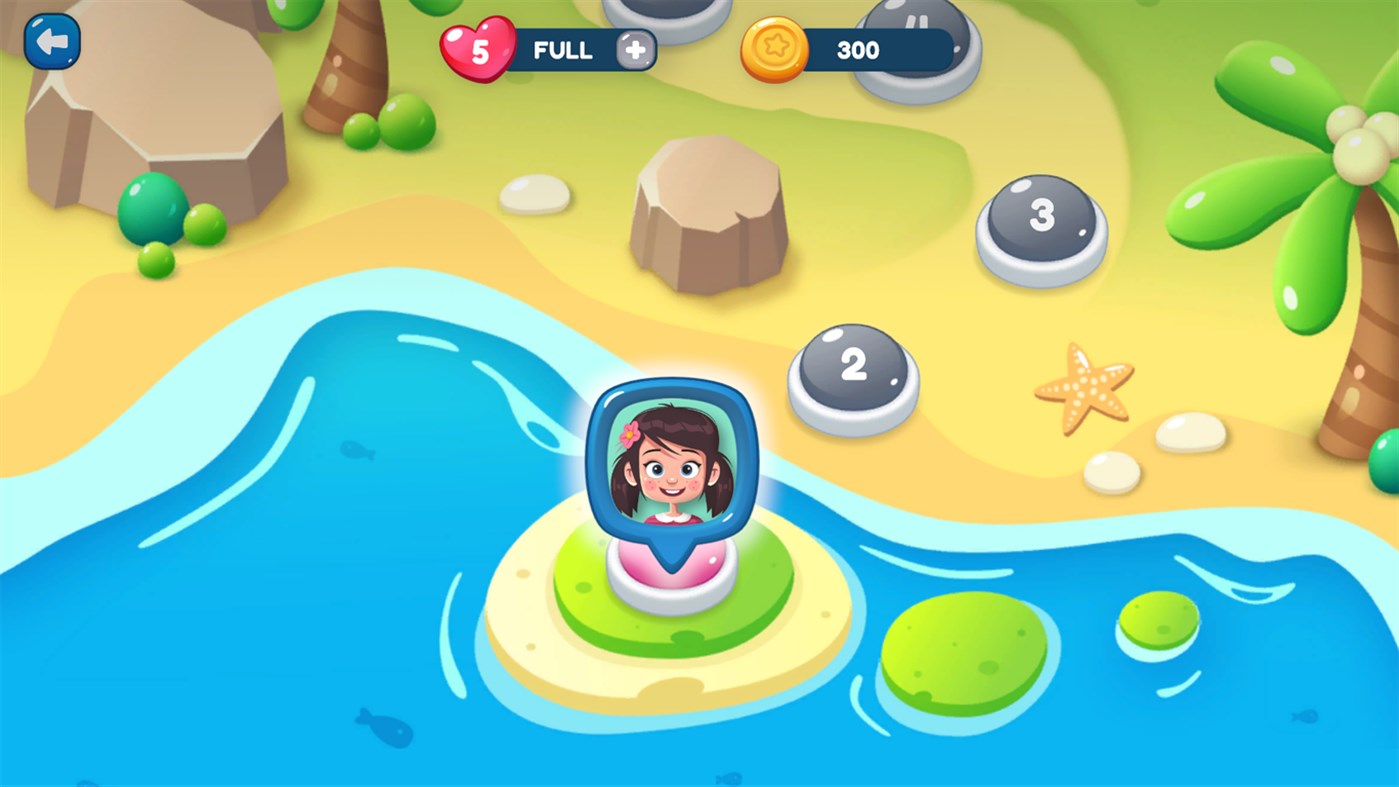1399x787 pixels.
Task: Click the back arrow icon
Action: click(50, 40)
